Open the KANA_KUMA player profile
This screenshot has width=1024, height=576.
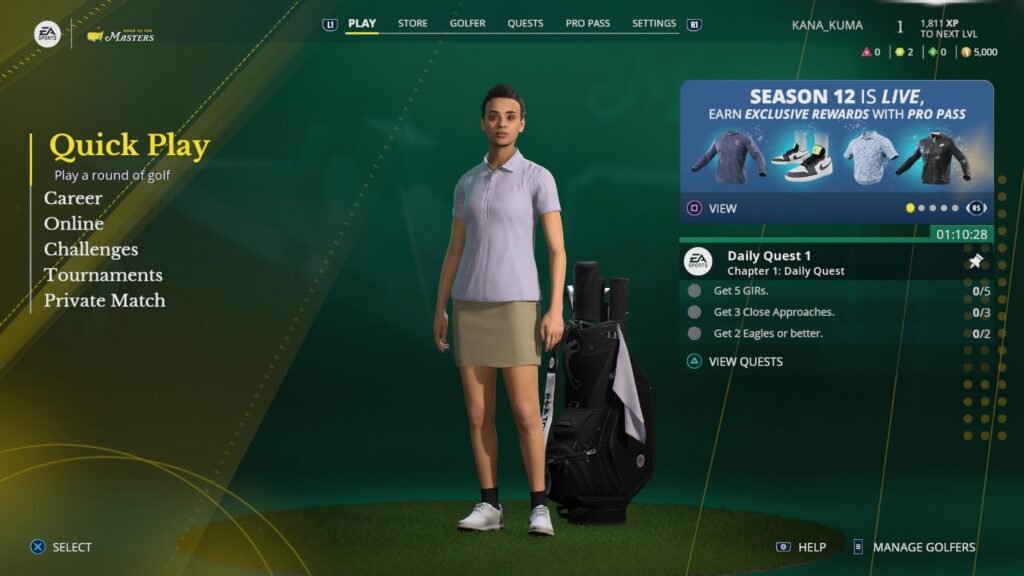click(827, 26)
